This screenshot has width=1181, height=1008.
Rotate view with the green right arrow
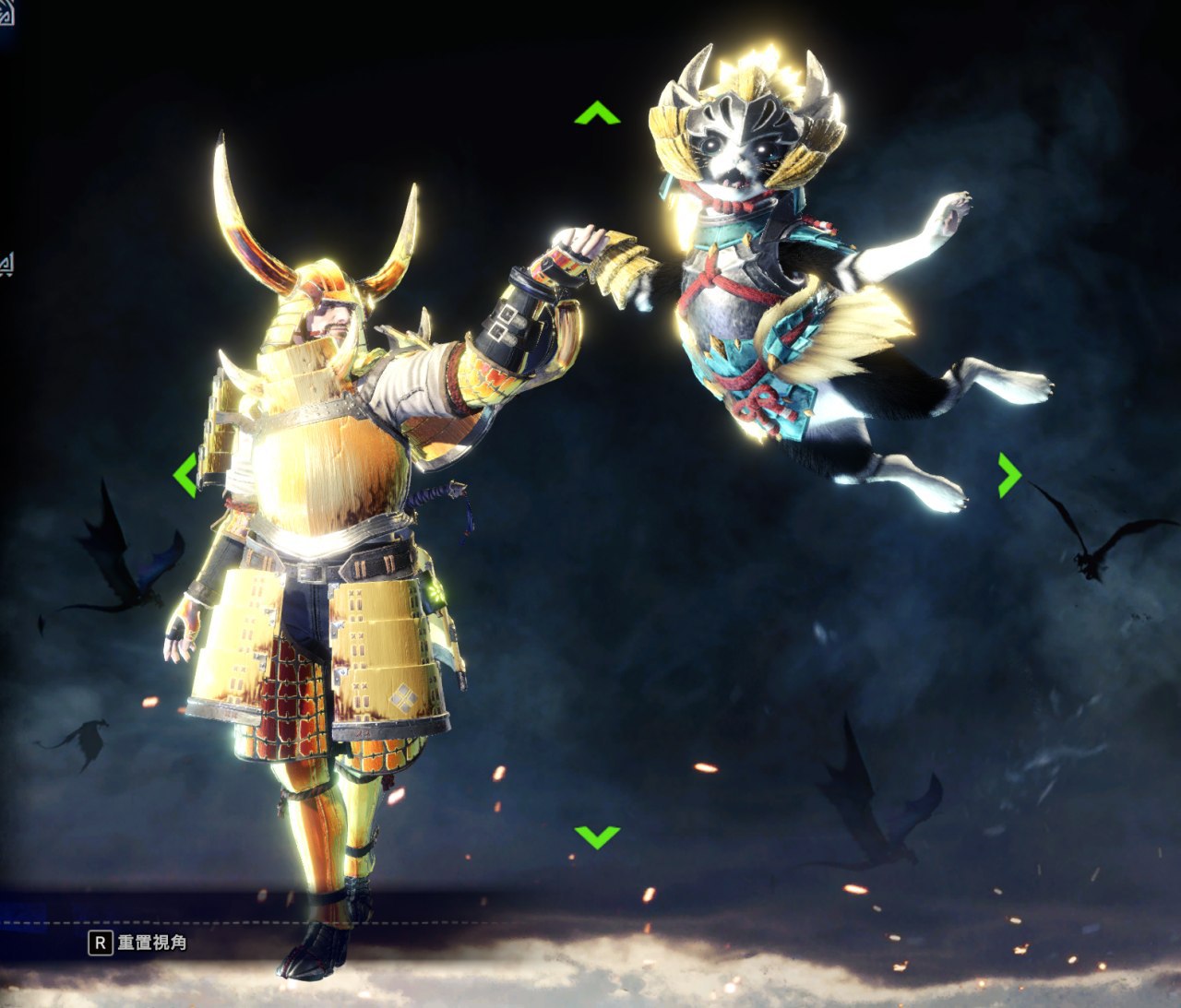pos(1009,475)
